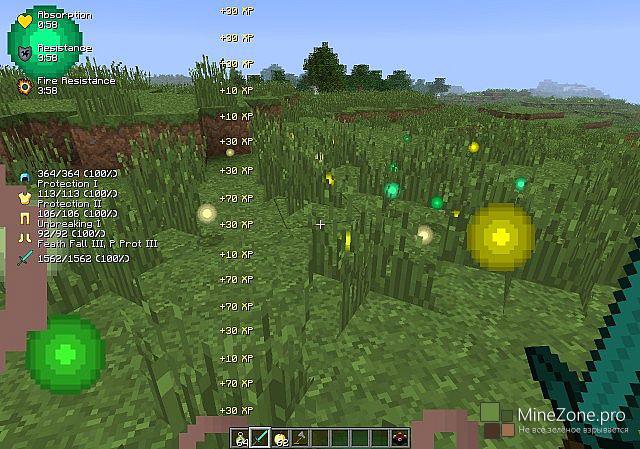
Task: Pick the red item in the last hotbar slot
Action: [402, 437]
